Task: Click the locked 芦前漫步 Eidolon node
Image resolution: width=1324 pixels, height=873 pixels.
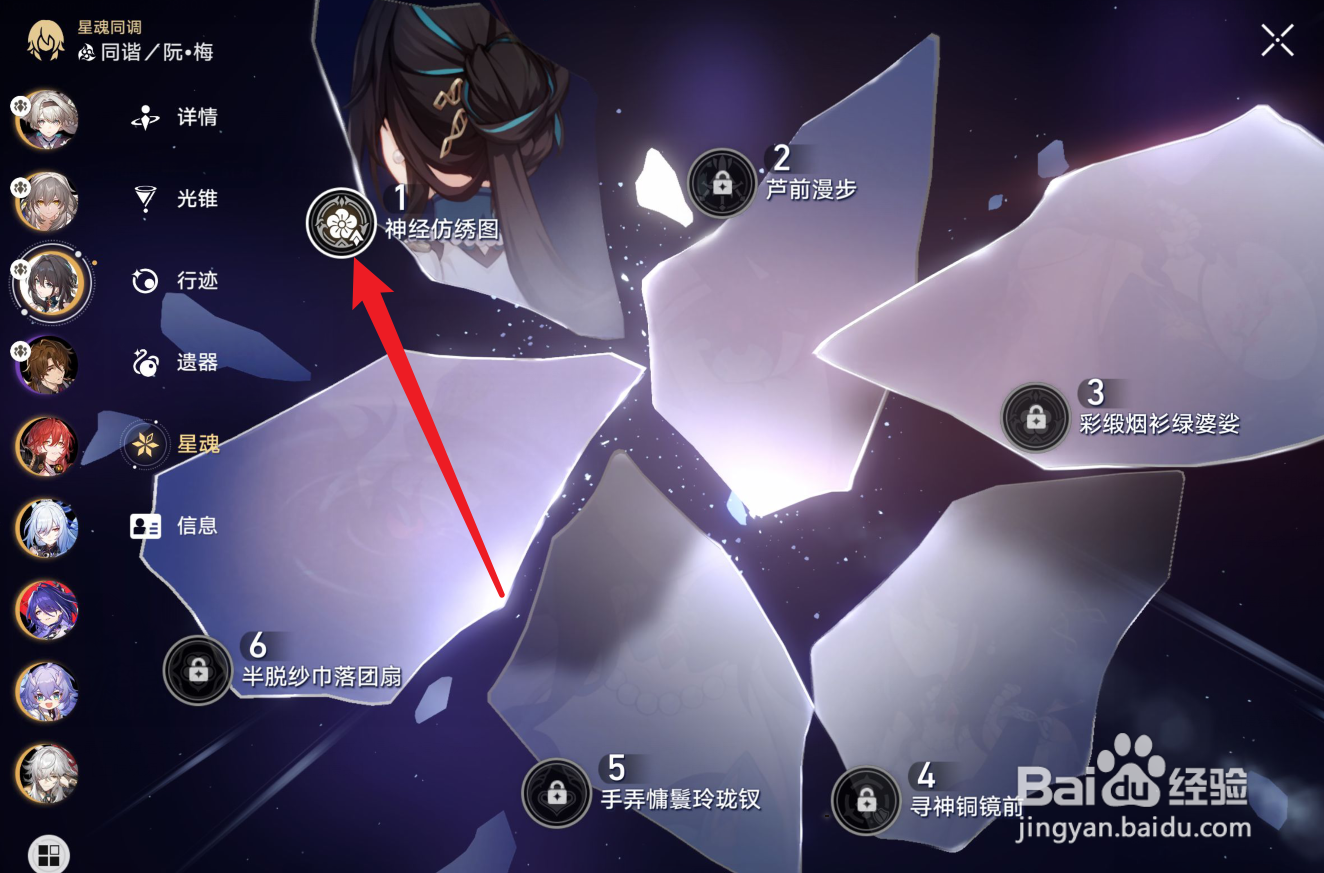Action: (724, 182)
